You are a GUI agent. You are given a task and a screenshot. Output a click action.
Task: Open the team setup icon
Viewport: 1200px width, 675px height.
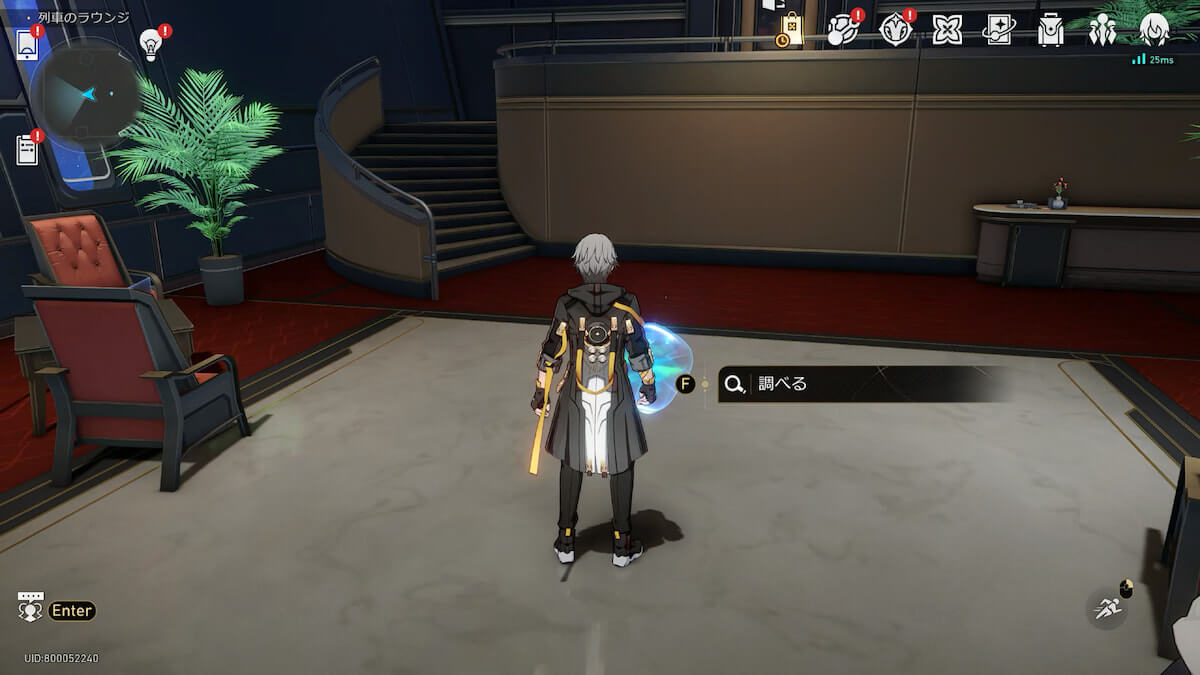pos(1102,30)
